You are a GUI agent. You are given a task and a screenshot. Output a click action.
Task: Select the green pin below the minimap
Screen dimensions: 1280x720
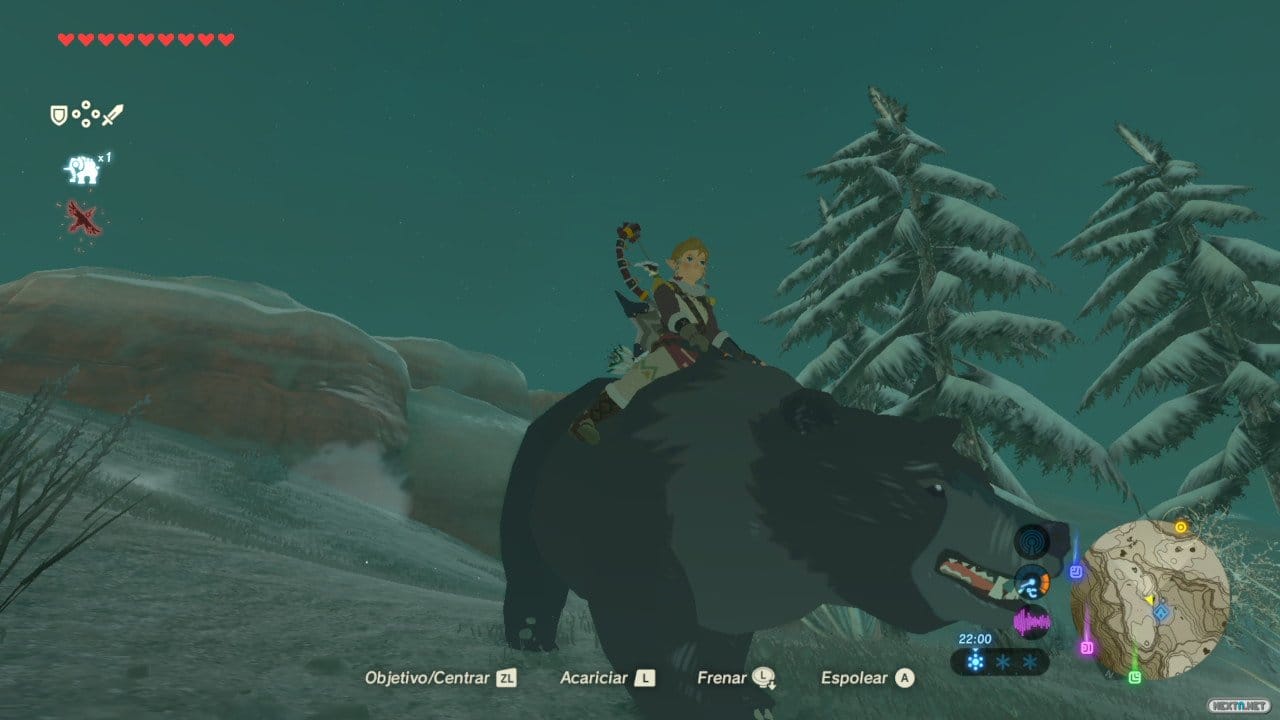[1135, 677]
